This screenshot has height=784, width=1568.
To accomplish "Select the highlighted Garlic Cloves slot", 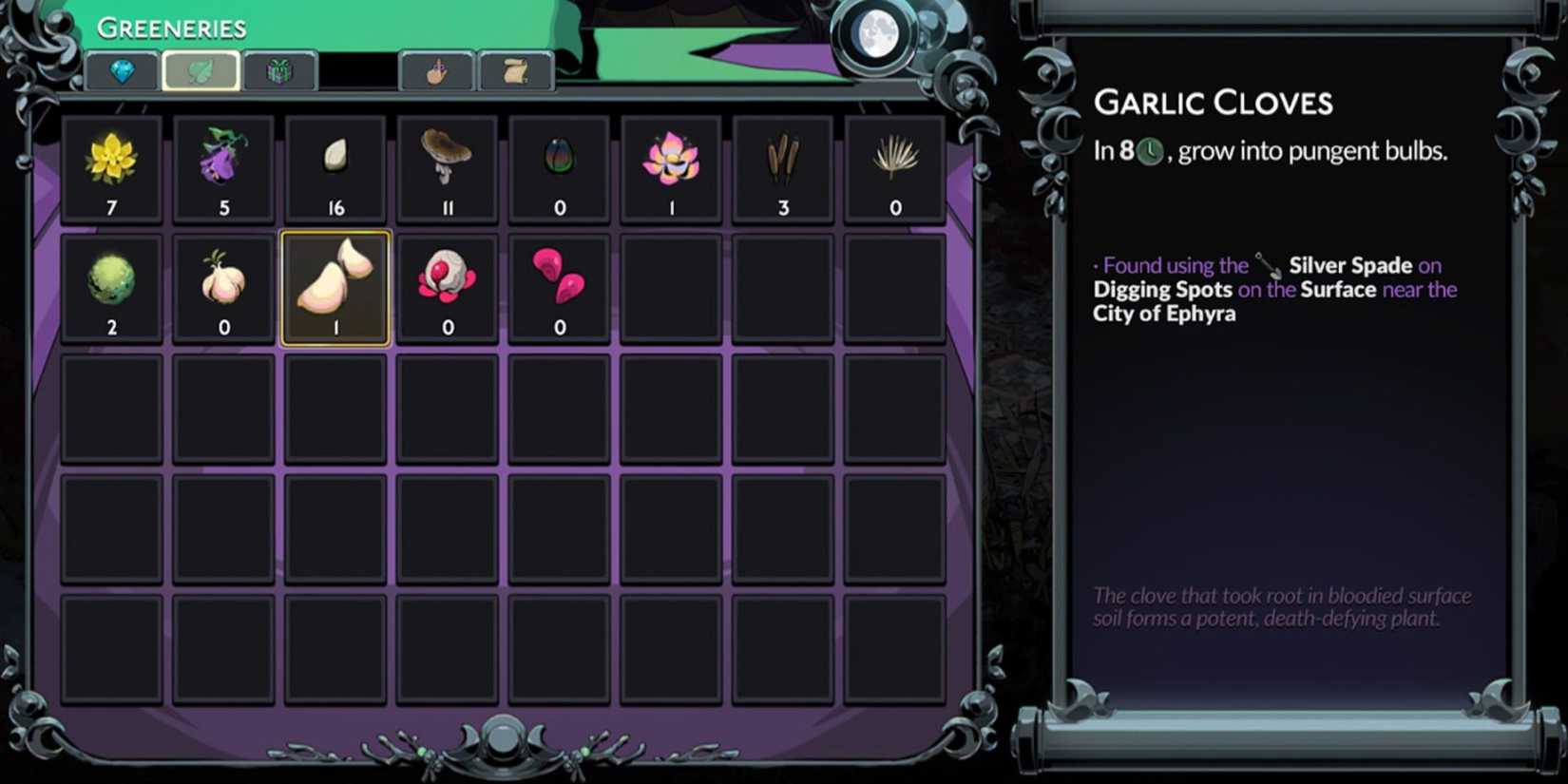I will [x=335, y=285].
